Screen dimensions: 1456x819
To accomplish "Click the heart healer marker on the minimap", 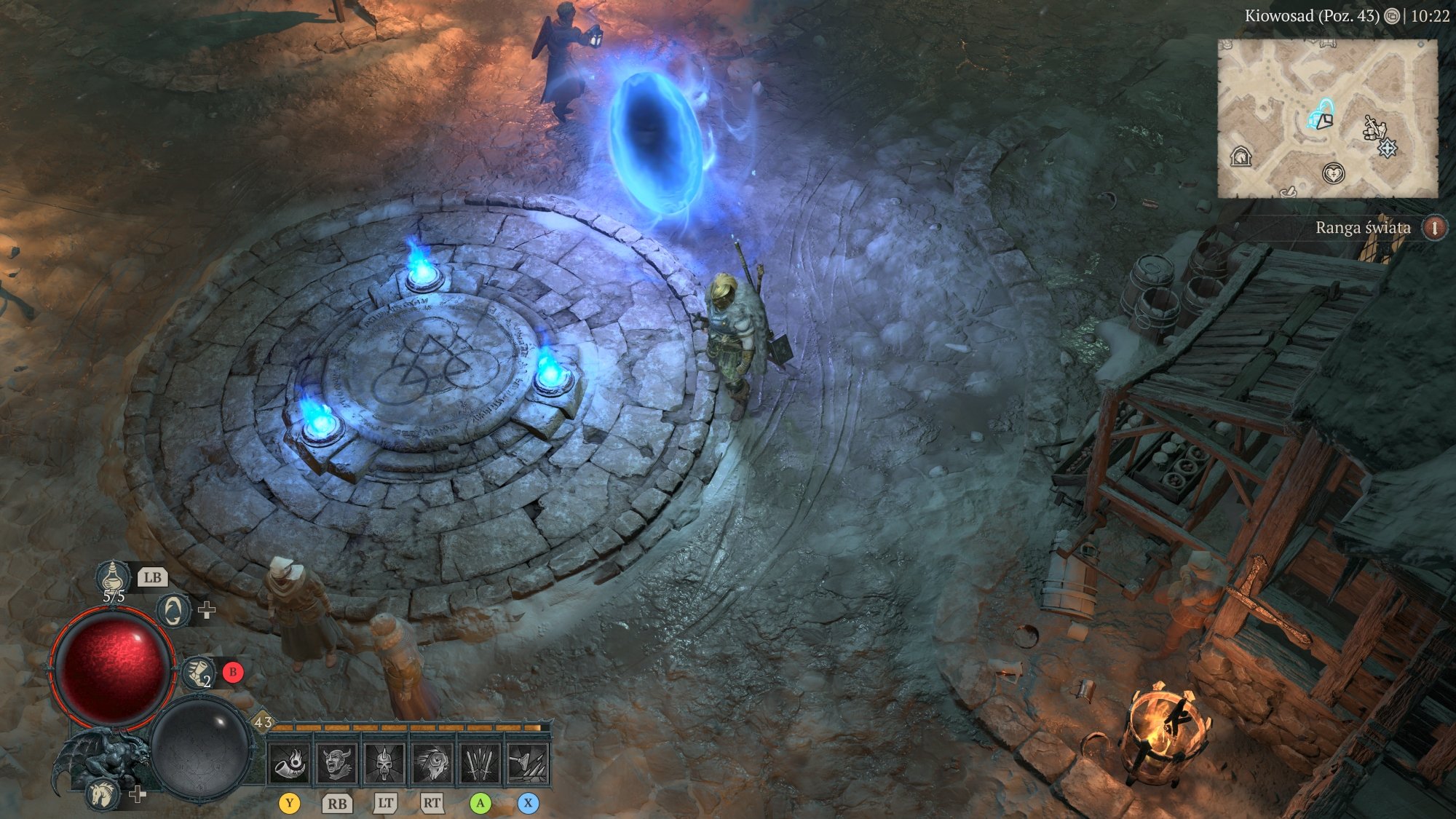I will 1334,174.
